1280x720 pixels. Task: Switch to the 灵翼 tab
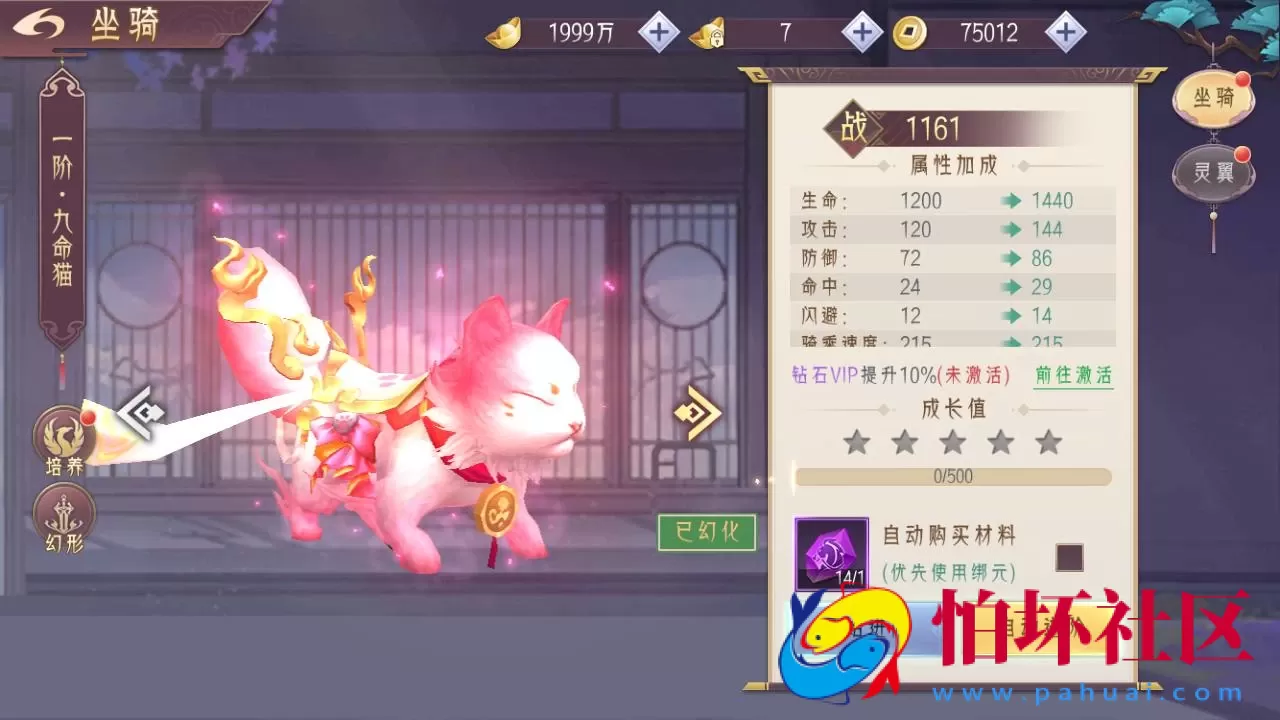pos(1212,172)
